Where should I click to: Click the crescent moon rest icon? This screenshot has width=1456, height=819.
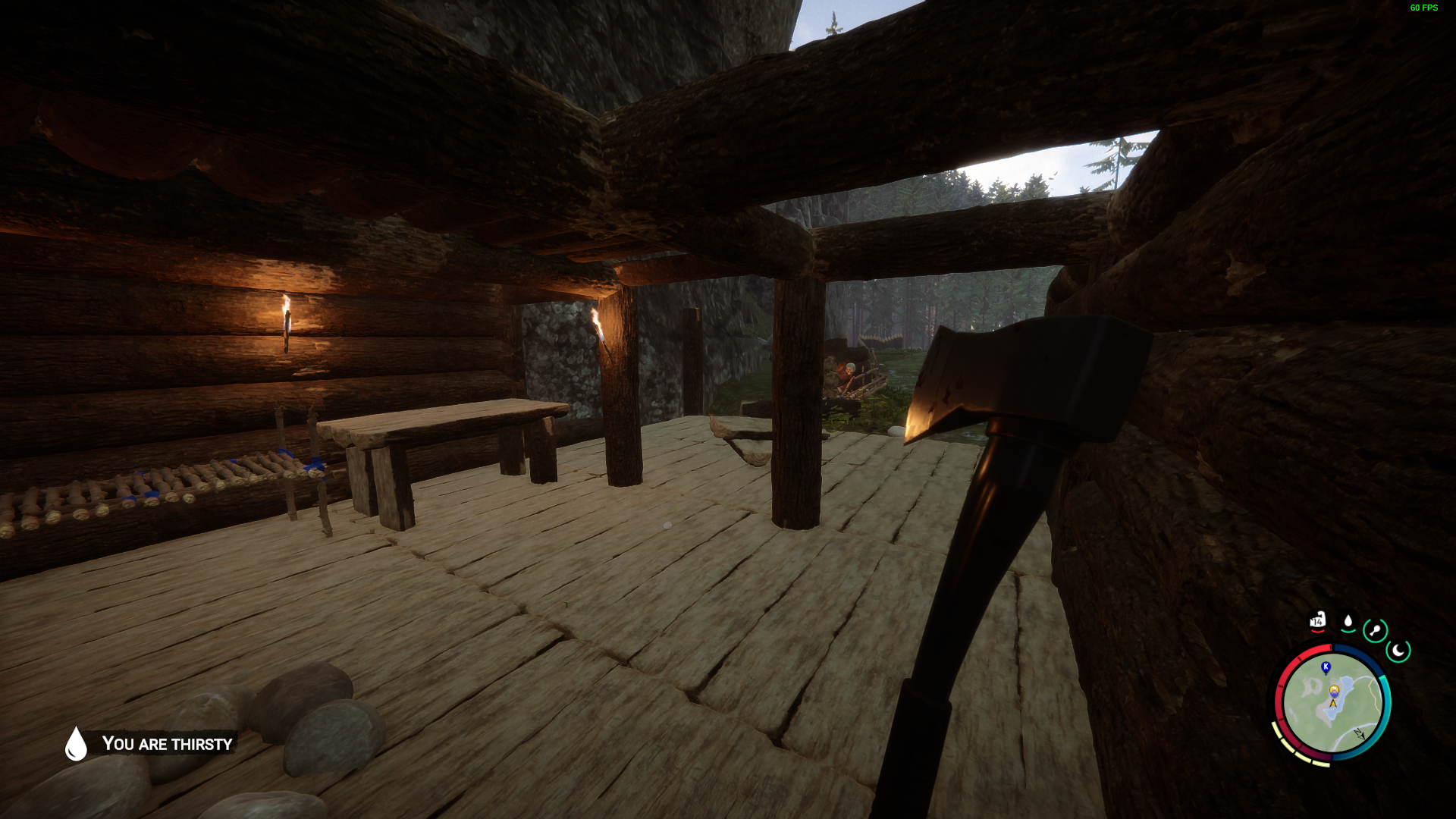[1398, 650]
